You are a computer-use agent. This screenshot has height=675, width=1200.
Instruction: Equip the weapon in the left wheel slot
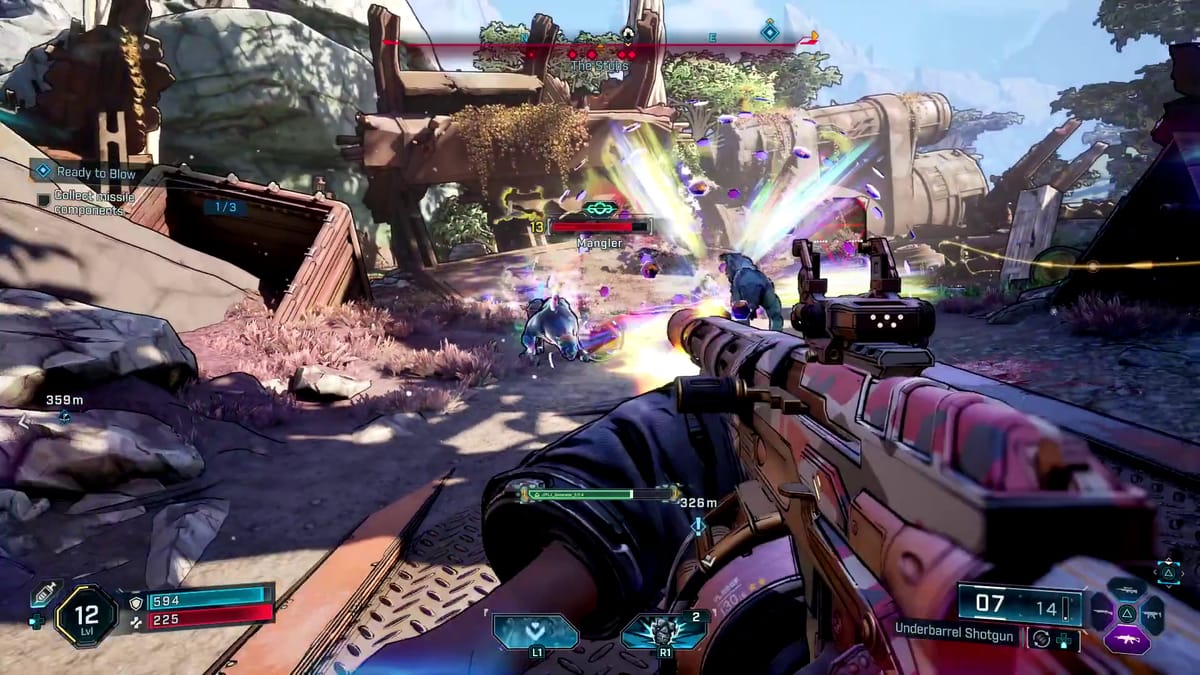pos(1101,613)
